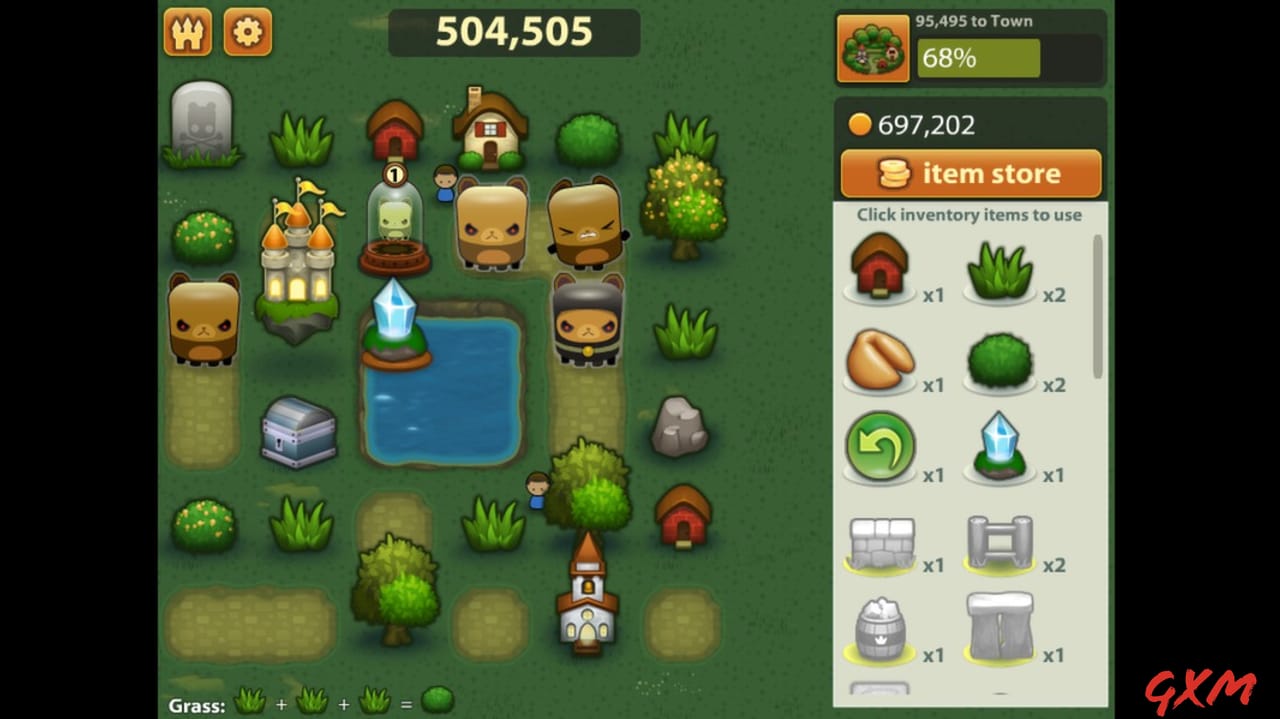
Task: Click the inventory panel scrollbar
Action: click(x=1097, y=306)
